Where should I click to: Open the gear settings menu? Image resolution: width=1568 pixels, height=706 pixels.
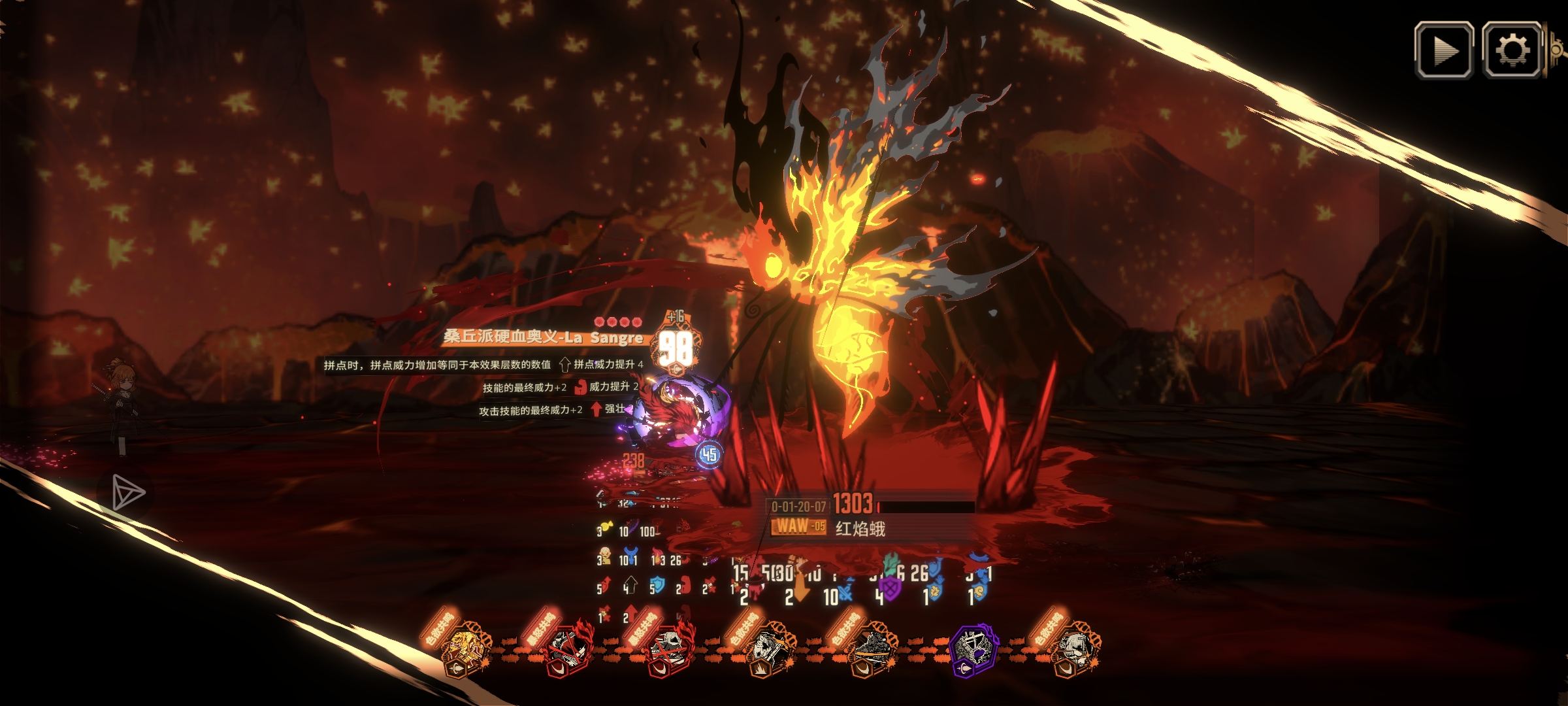(1512, 50)
